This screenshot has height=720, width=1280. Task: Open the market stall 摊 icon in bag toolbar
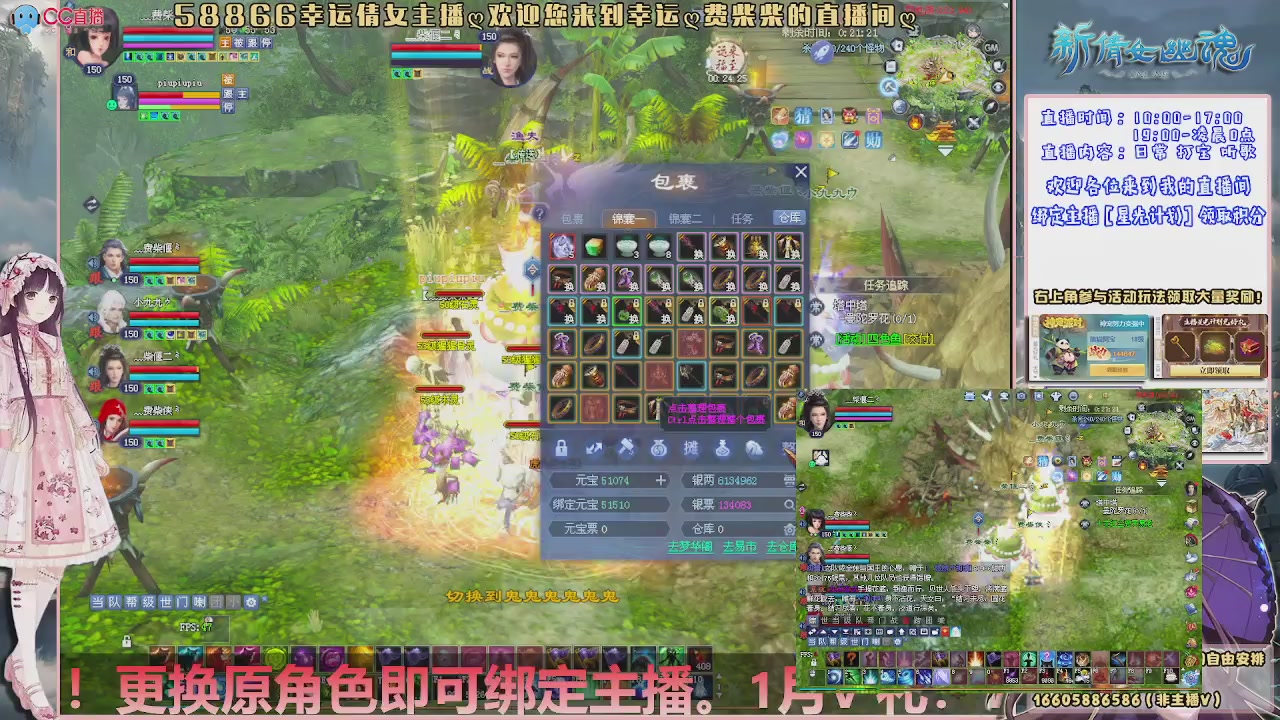(x=690, y=448)
